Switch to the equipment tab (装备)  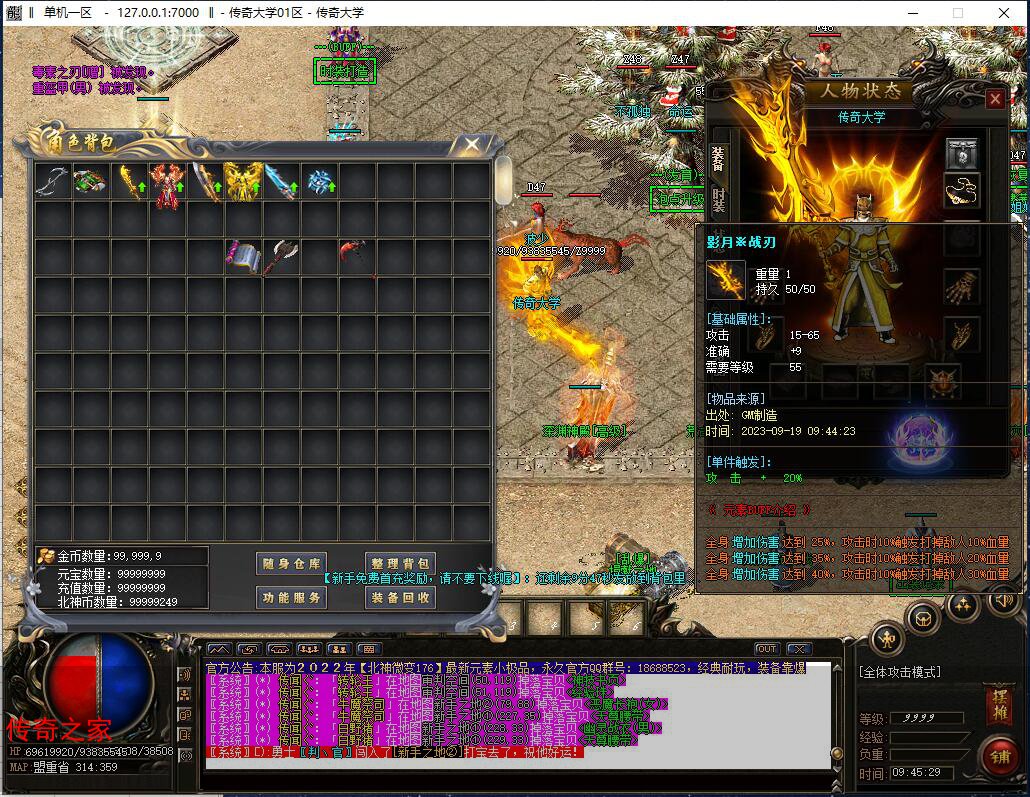click(718, 158)
